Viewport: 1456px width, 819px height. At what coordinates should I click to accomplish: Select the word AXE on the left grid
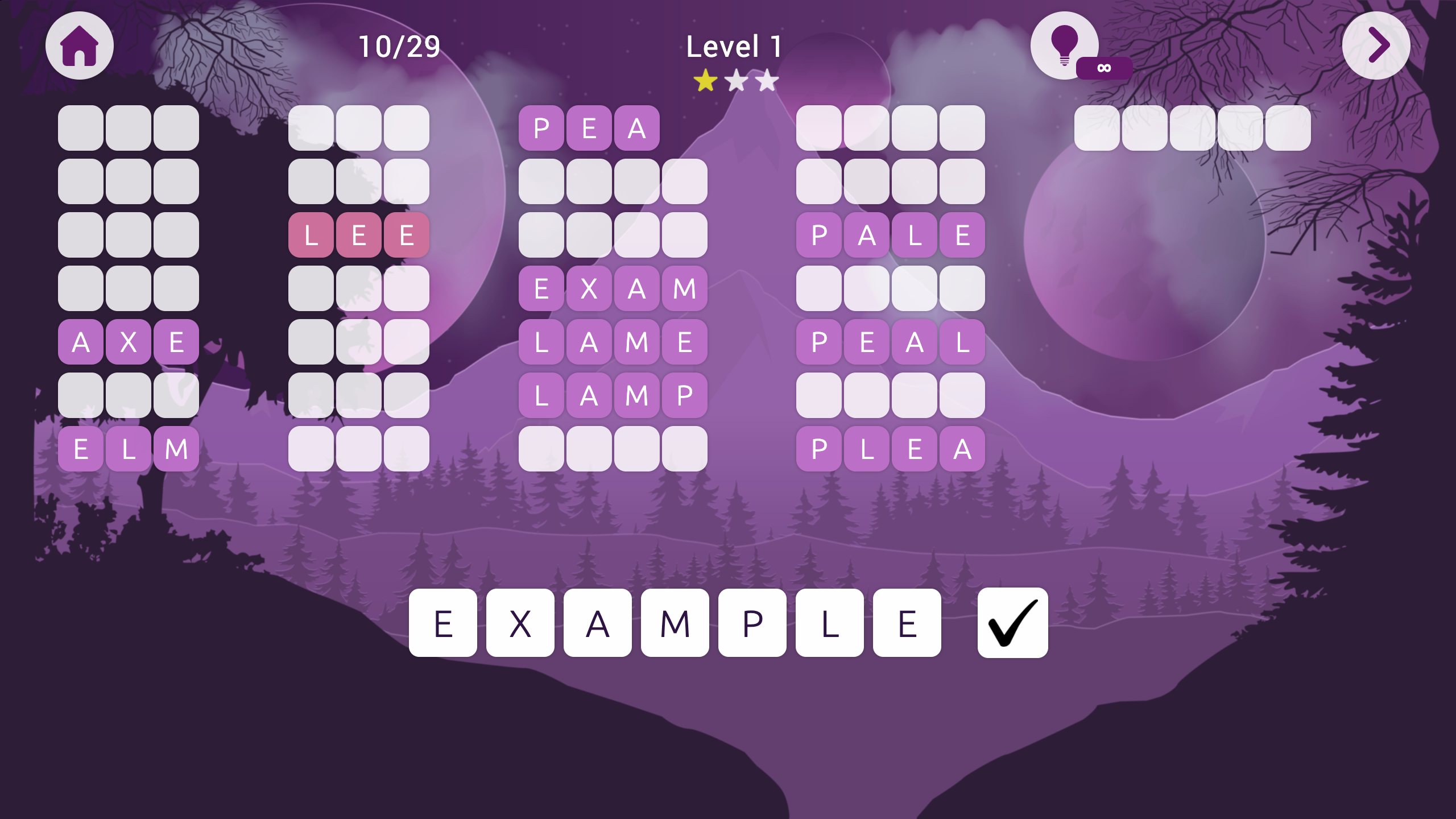(x=128, y=341)
